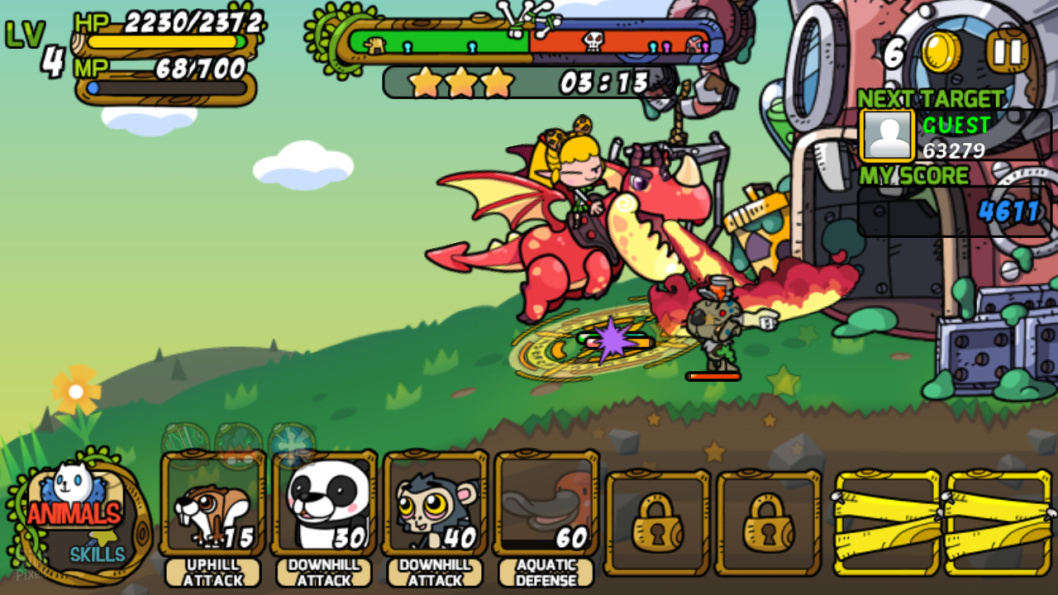Summon the squirrel costing 15

pyautogui.click(x=213, y=505)
